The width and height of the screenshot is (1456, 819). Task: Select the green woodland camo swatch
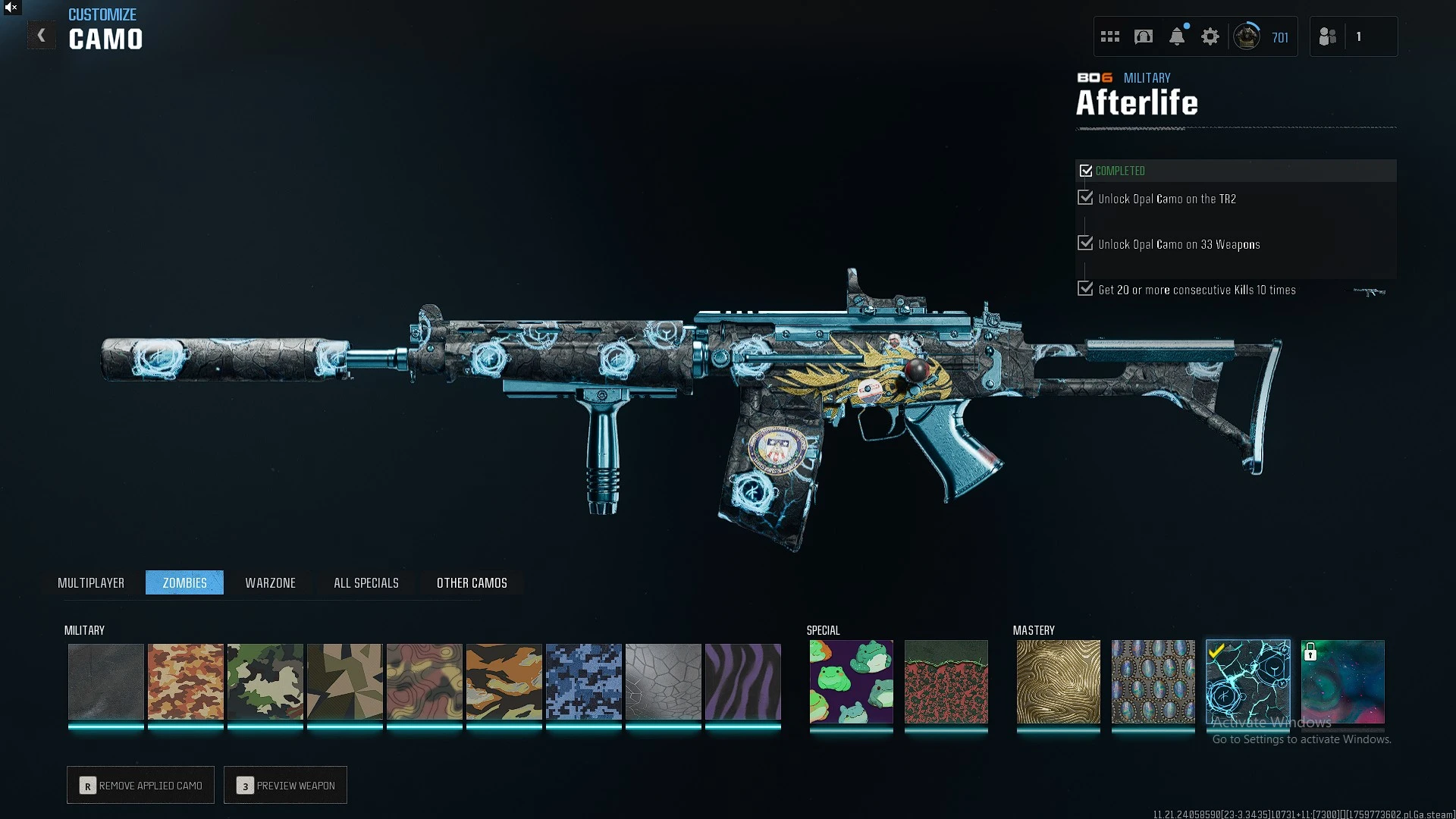point(265,681)
